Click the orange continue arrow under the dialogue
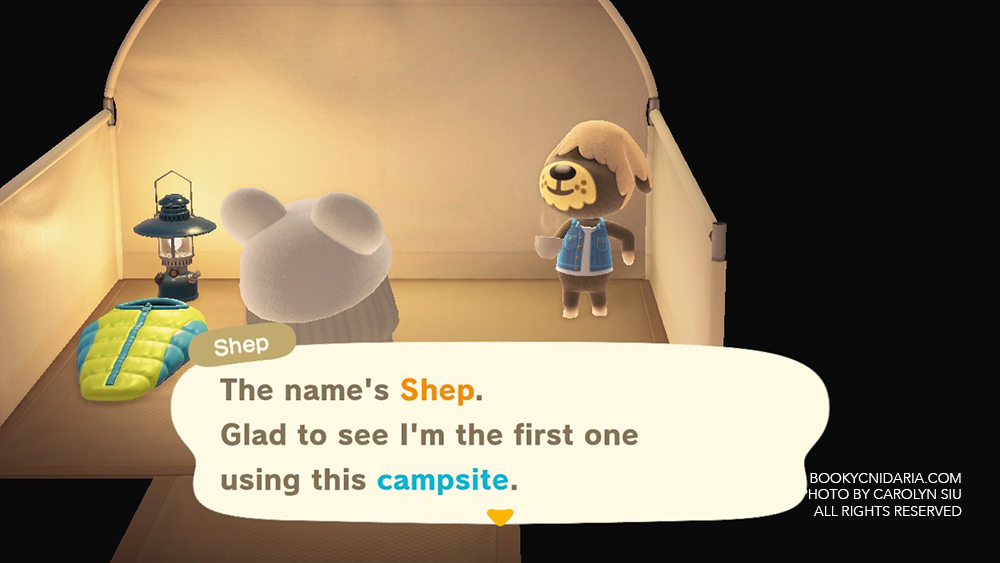 499,517
